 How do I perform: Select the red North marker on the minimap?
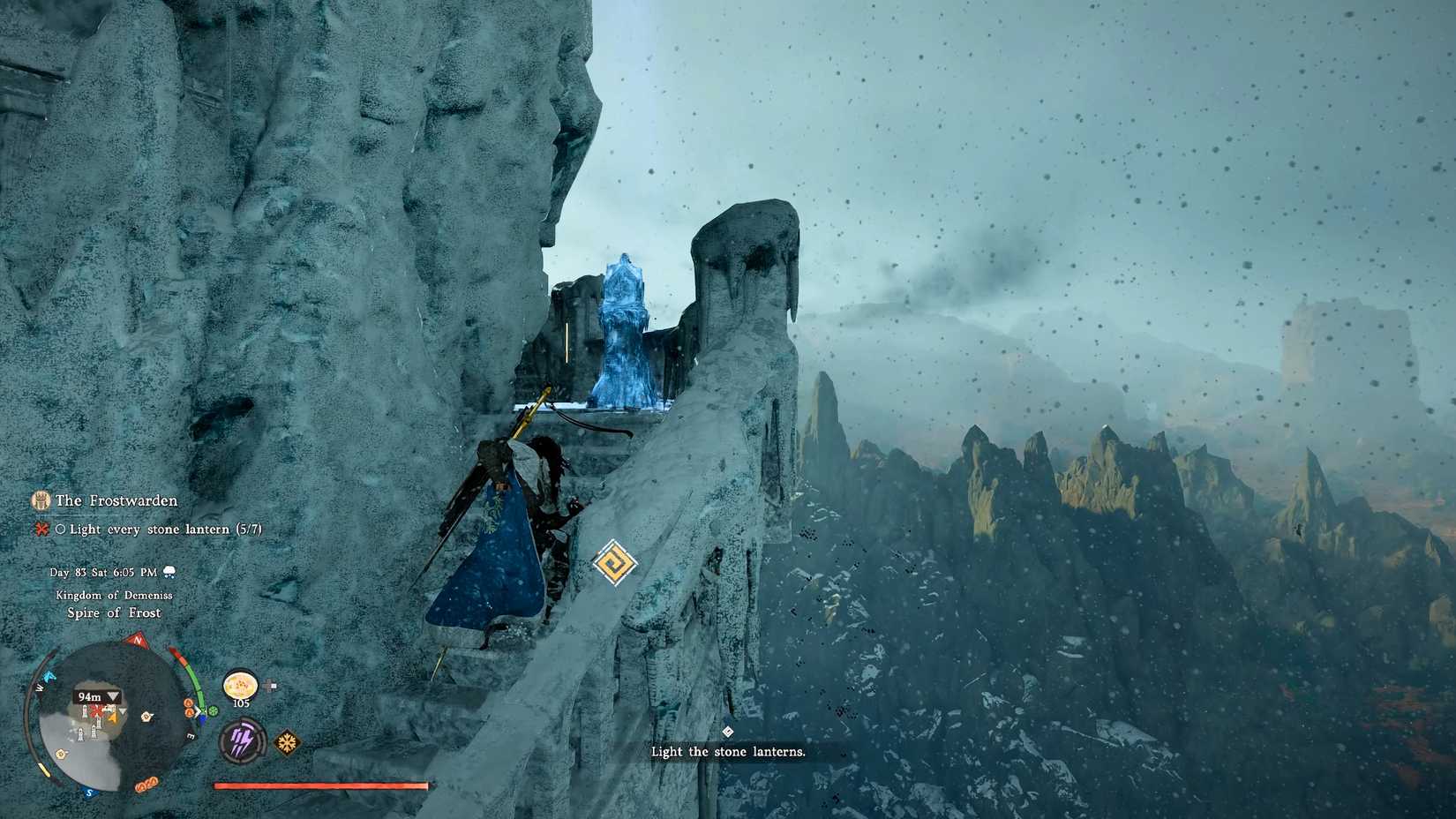[x=137, y=641]
